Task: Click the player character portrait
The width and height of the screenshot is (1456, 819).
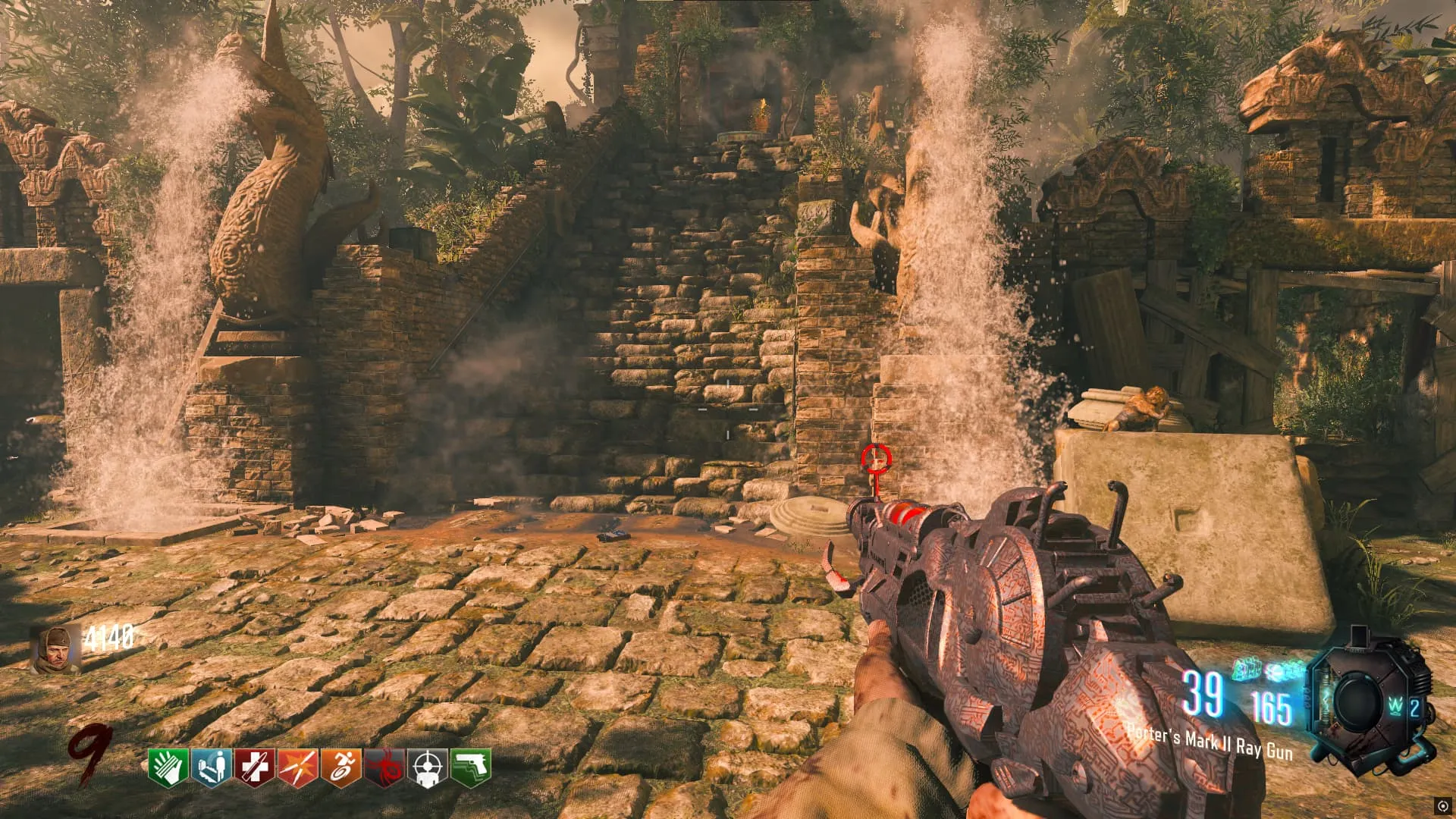Action: click(56, 650)
